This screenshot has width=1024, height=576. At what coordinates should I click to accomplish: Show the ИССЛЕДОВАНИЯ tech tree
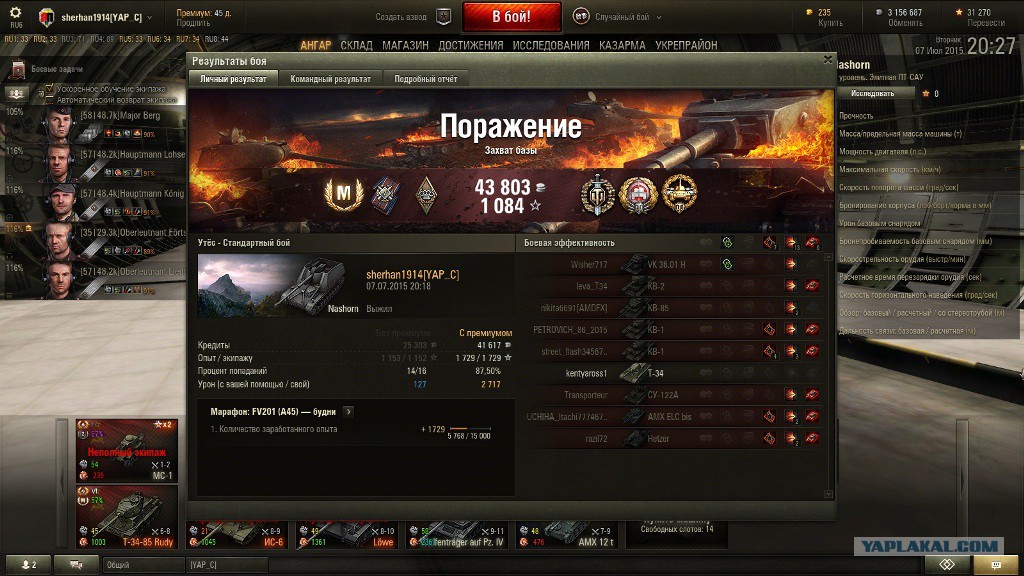click(551, 46)
